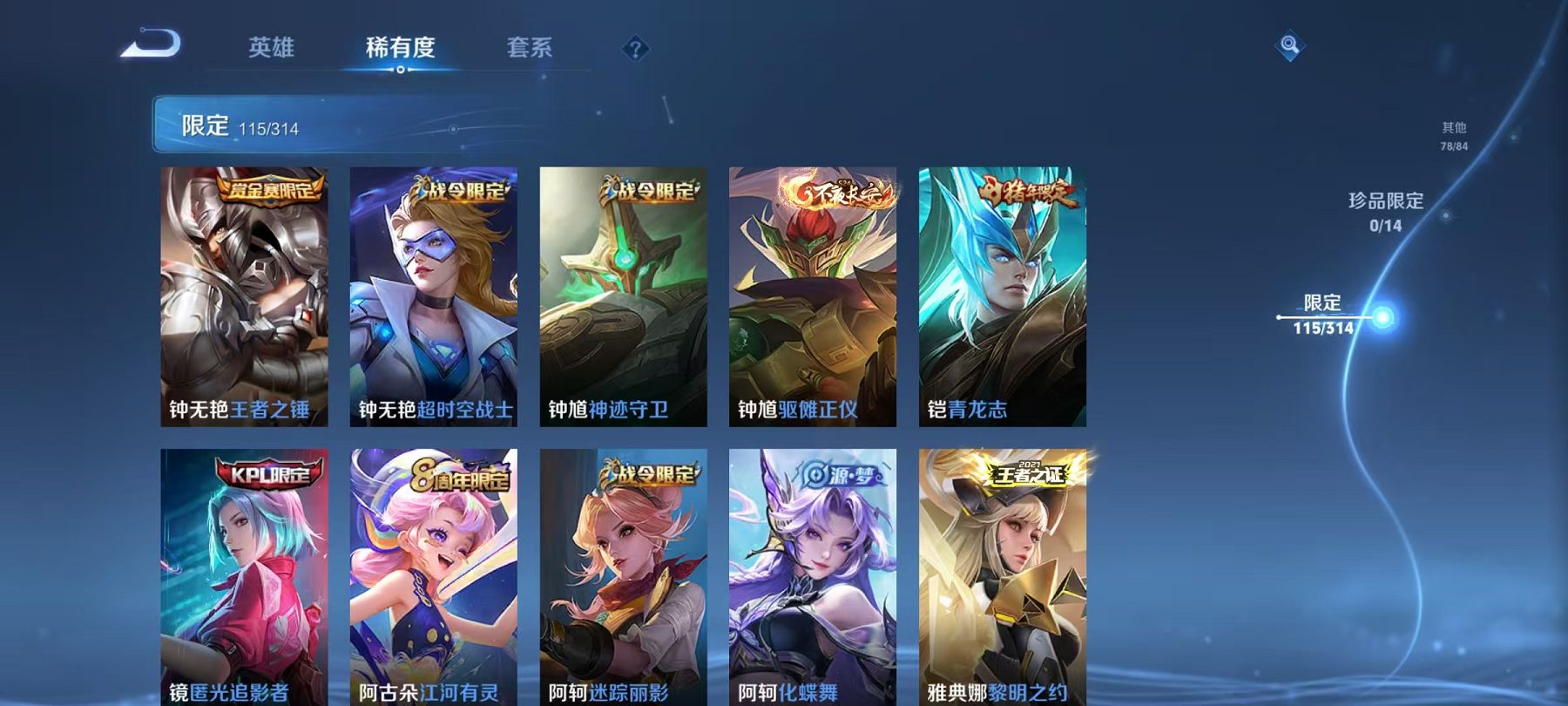Navigate to the 其他 78/84 section
This screenshot has height=706, width=1568.
pos(1453,135)
